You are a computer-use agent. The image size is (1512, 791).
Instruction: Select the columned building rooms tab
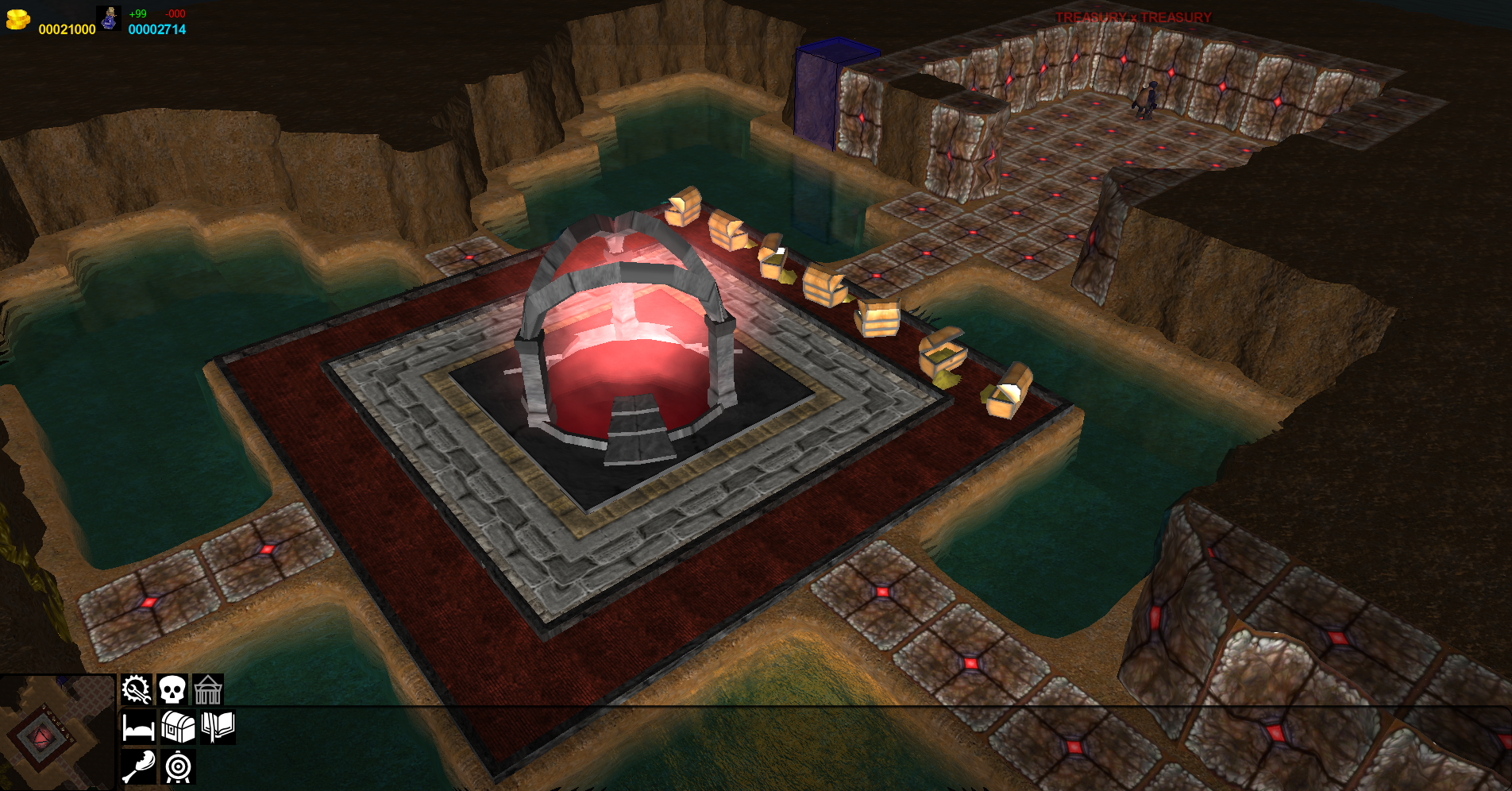pyautogui.click(x=208, y=689)
